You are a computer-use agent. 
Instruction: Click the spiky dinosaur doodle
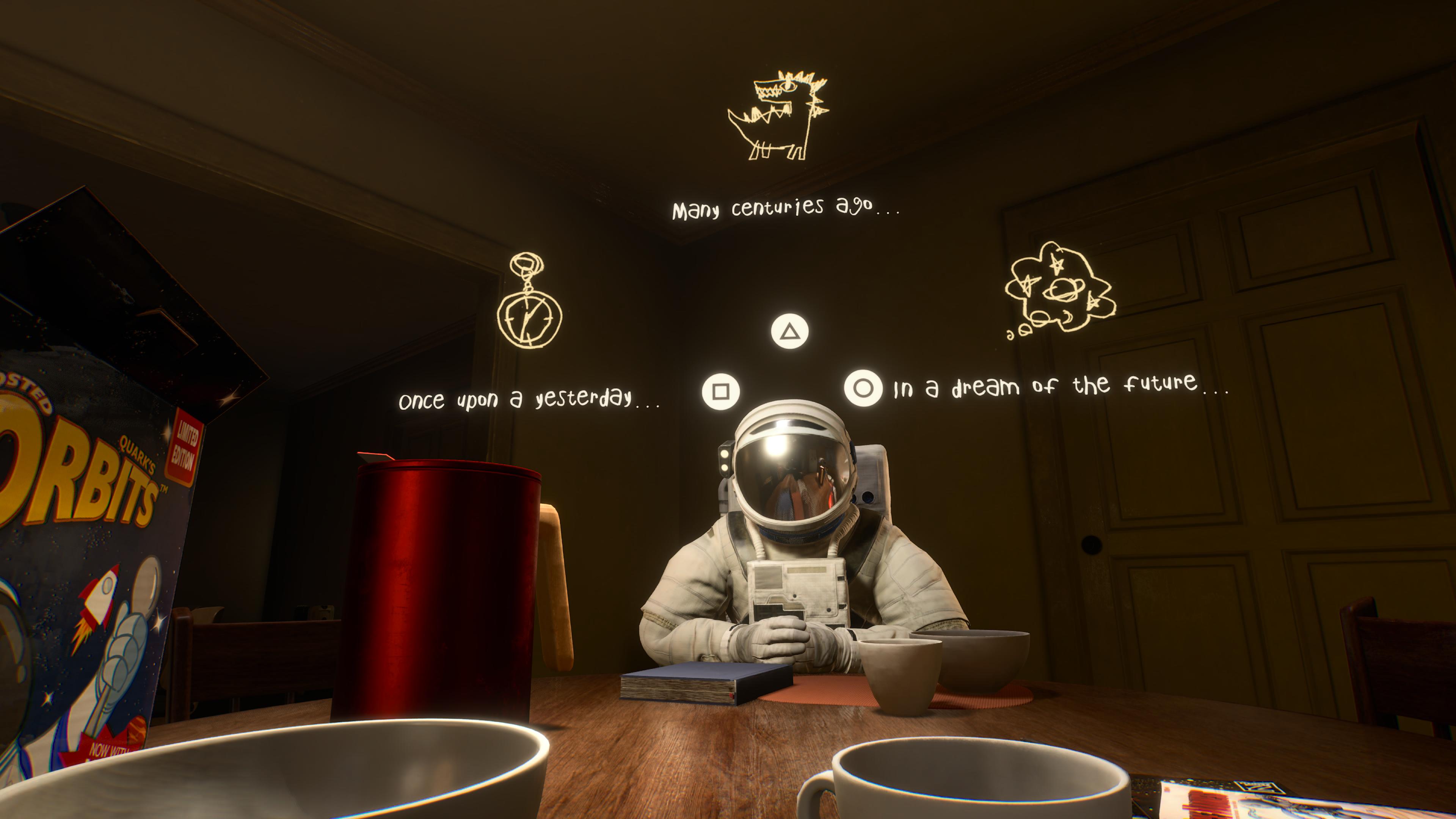coord(778,116)
